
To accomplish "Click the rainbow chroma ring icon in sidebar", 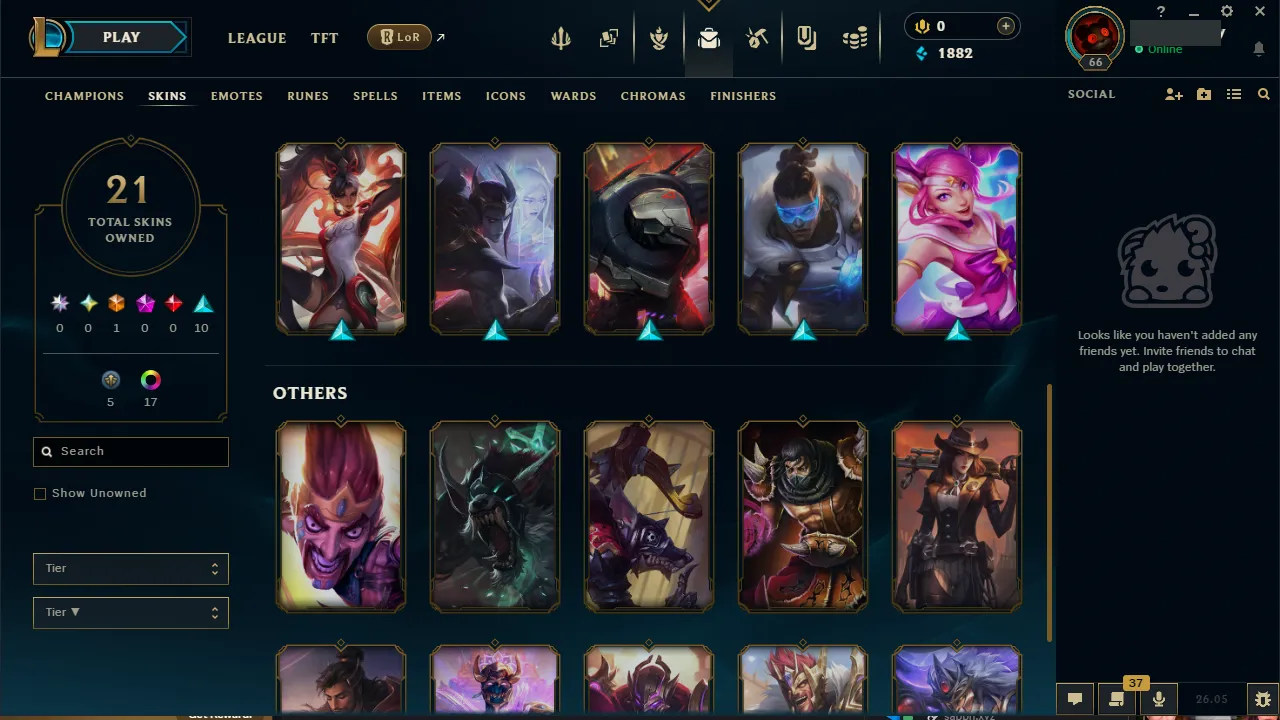I will [x=150, y=380].
